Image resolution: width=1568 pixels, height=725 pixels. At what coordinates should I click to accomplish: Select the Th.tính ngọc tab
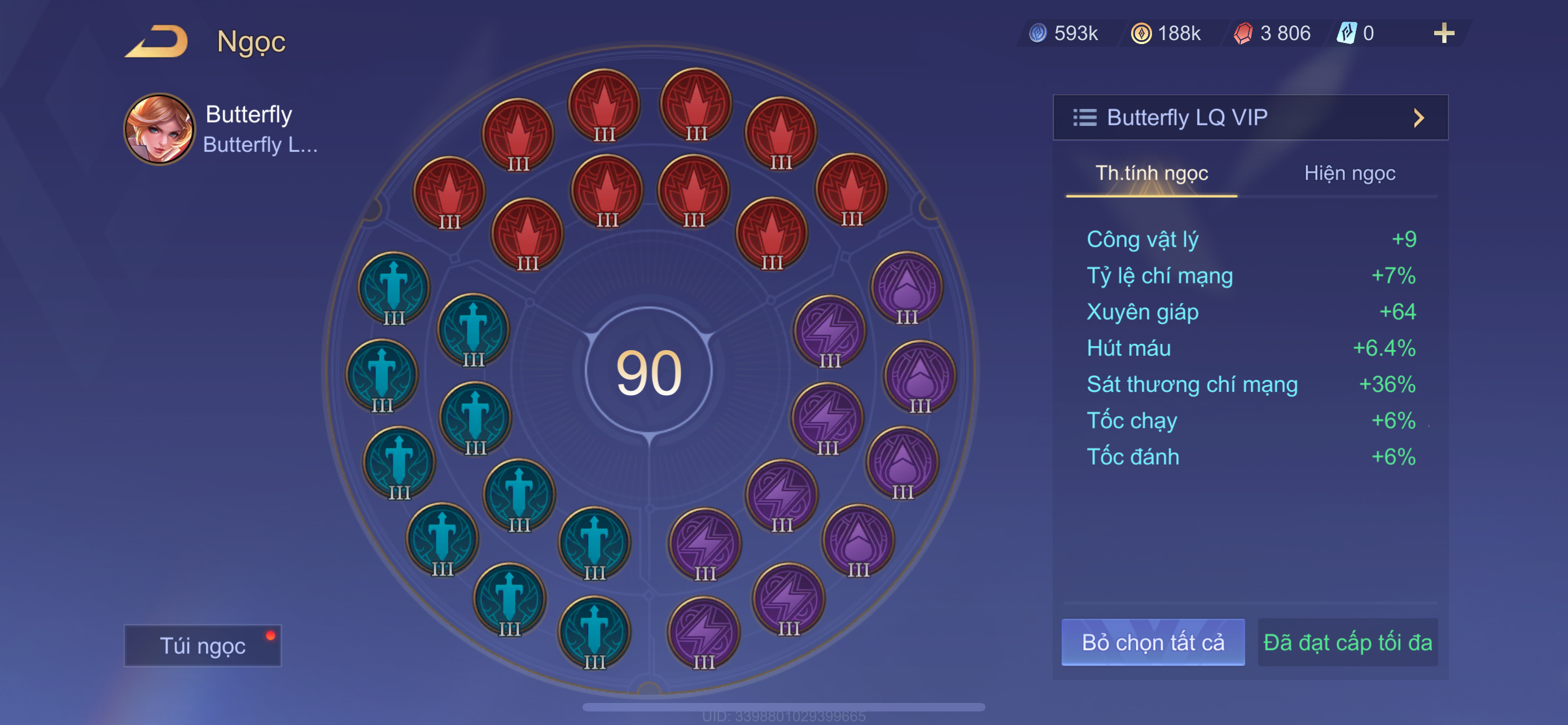click(x=1151, y=173)
